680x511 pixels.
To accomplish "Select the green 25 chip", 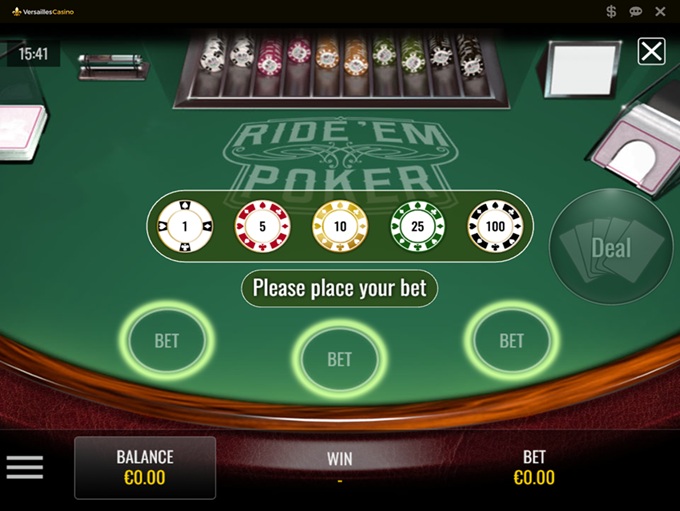I will (x=417, y=227).
